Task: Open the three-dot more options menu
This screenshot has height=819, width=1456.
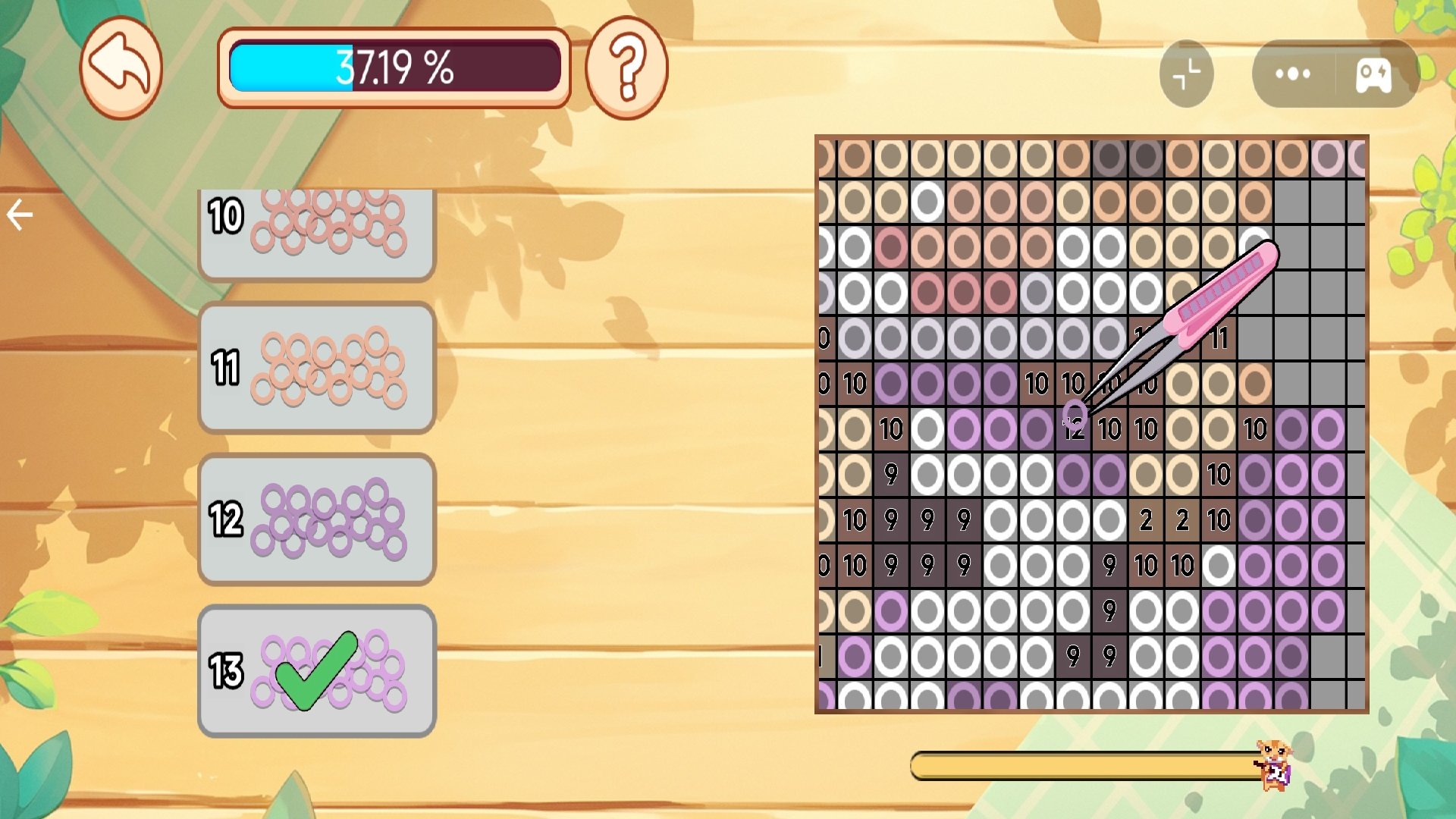Action: [1293, 74]
